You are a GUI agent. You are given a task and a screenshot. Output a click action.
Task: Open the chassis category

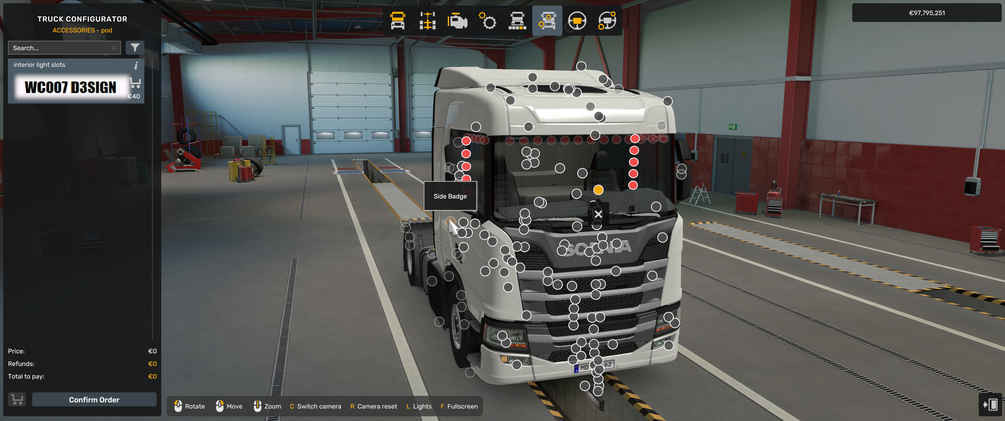pos(427,20)
